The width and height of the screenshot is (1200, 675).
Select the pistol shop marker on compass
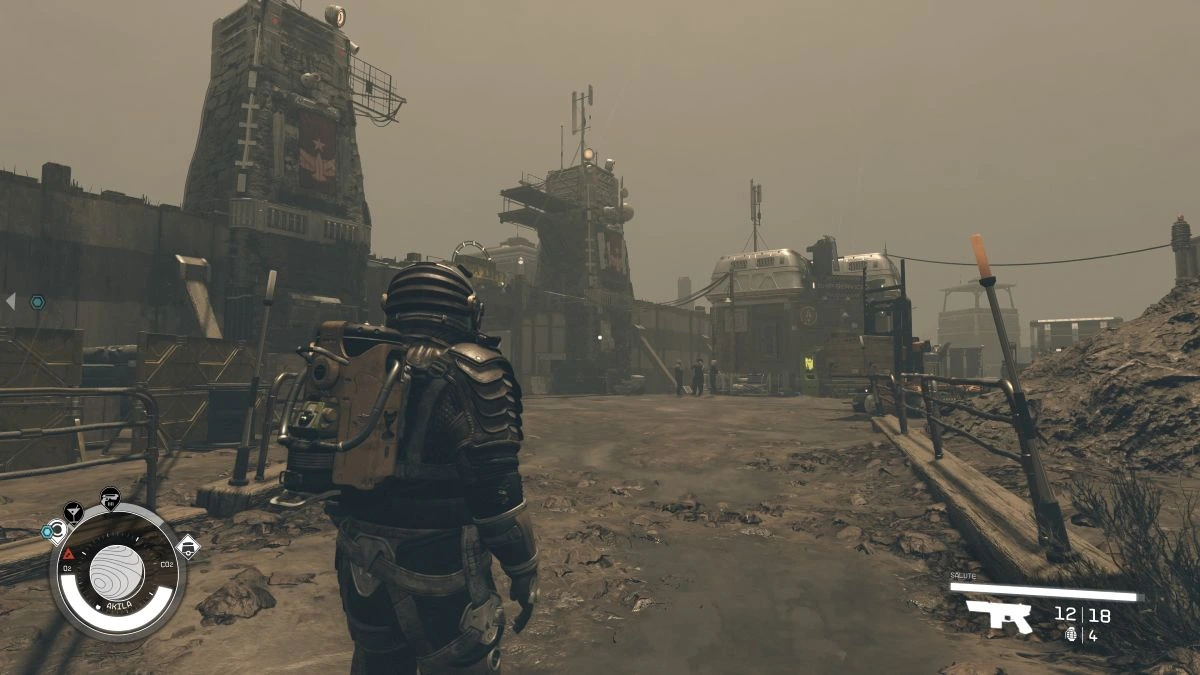click(110, 497)
